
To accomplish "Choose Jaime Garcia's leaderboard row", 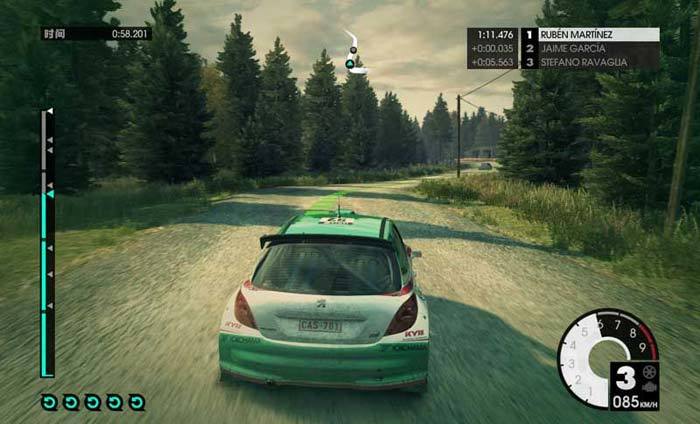I will pyautogui.click(x=597, y=48).
